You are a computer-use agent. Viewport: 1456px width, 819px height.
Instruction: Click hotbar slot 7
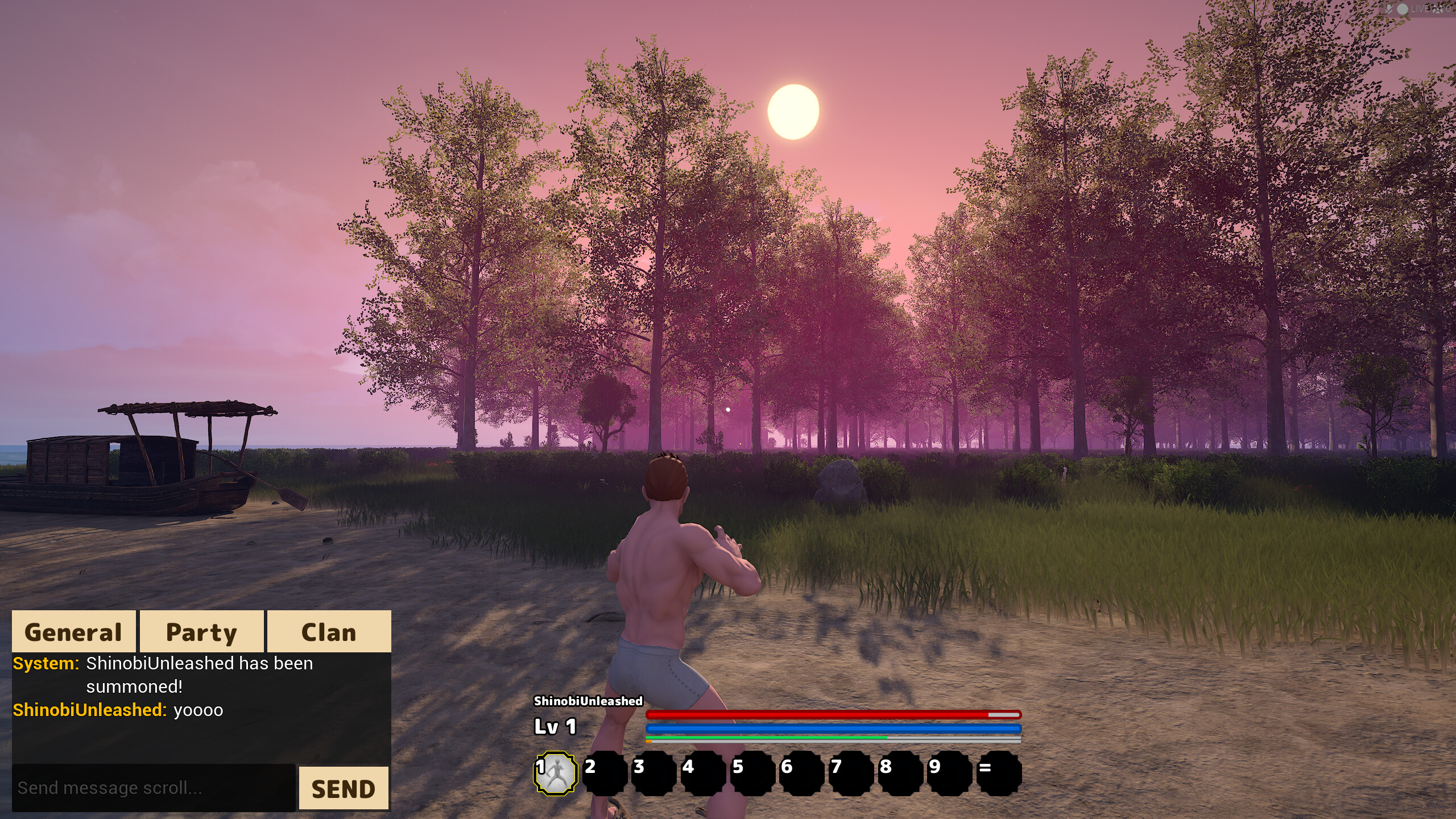[849, 771]
